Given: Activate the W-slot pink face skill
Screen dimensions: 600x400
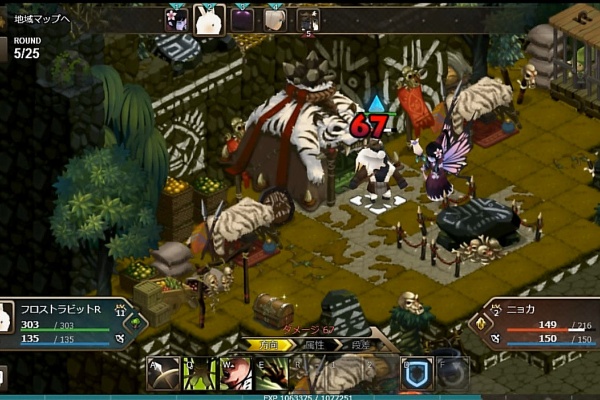Looking at the screenshot, I should 236,373.
